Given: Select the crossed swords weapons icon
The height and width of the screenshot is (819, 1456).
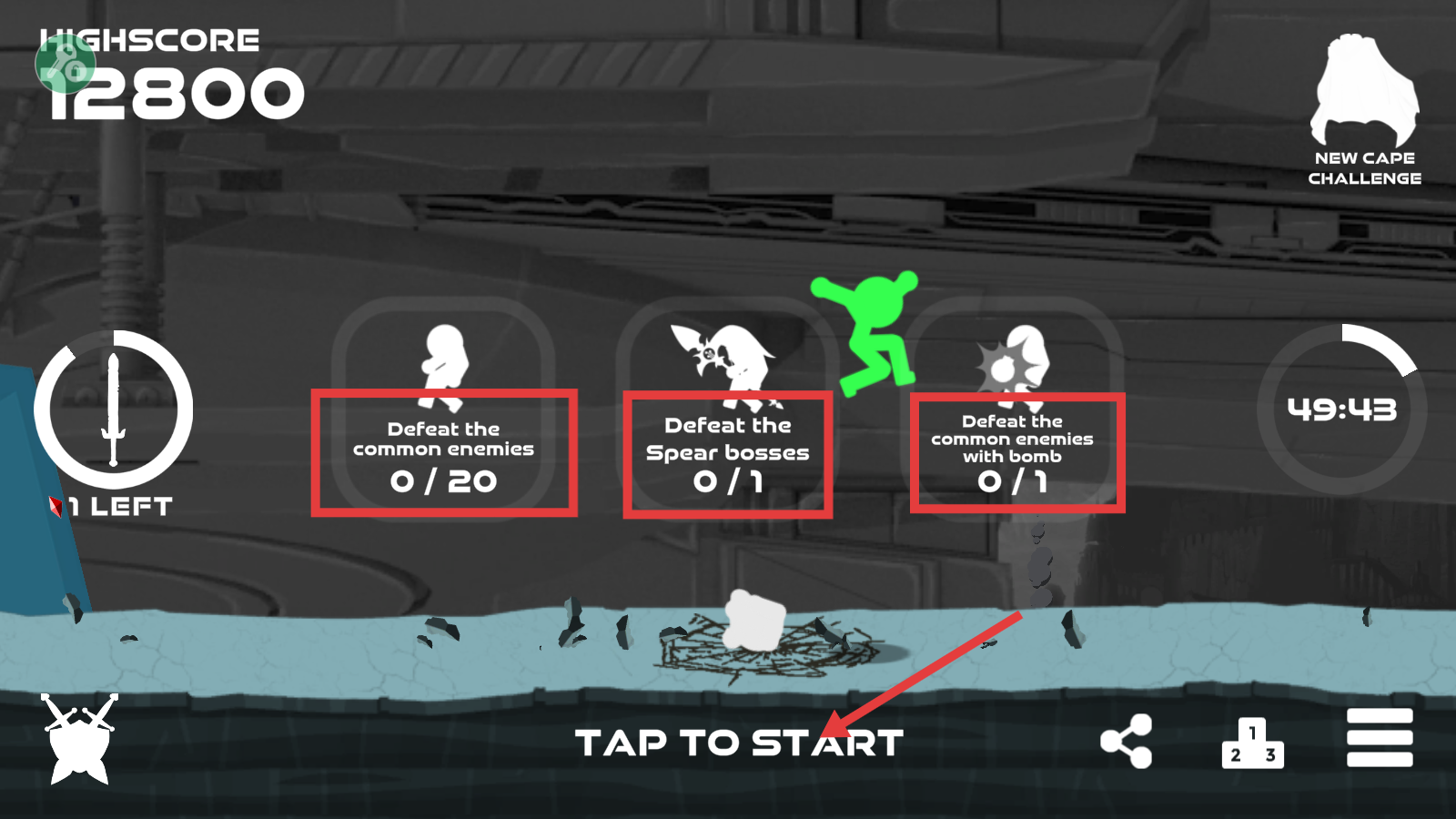Looking at the screenshot, I should click(x=80, y=739).
